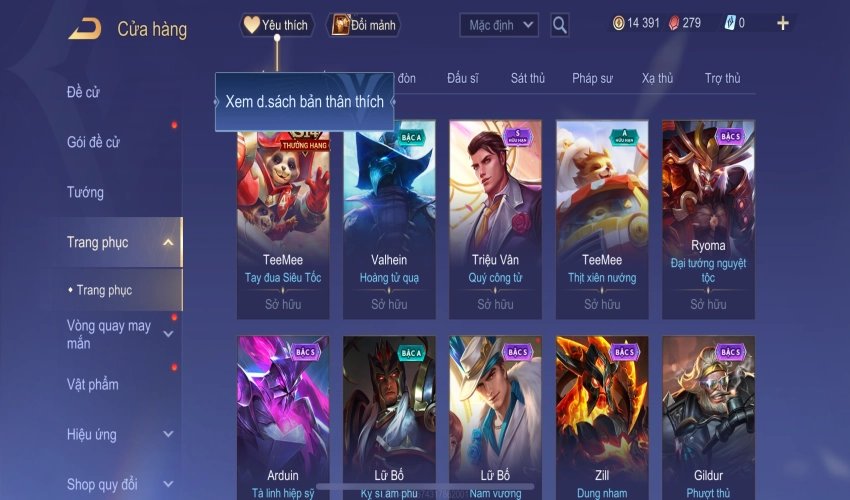This screenshot has height=500, width=850.
Task: Open the Vật phẩm menu entry
Action: tap(93, 384)
